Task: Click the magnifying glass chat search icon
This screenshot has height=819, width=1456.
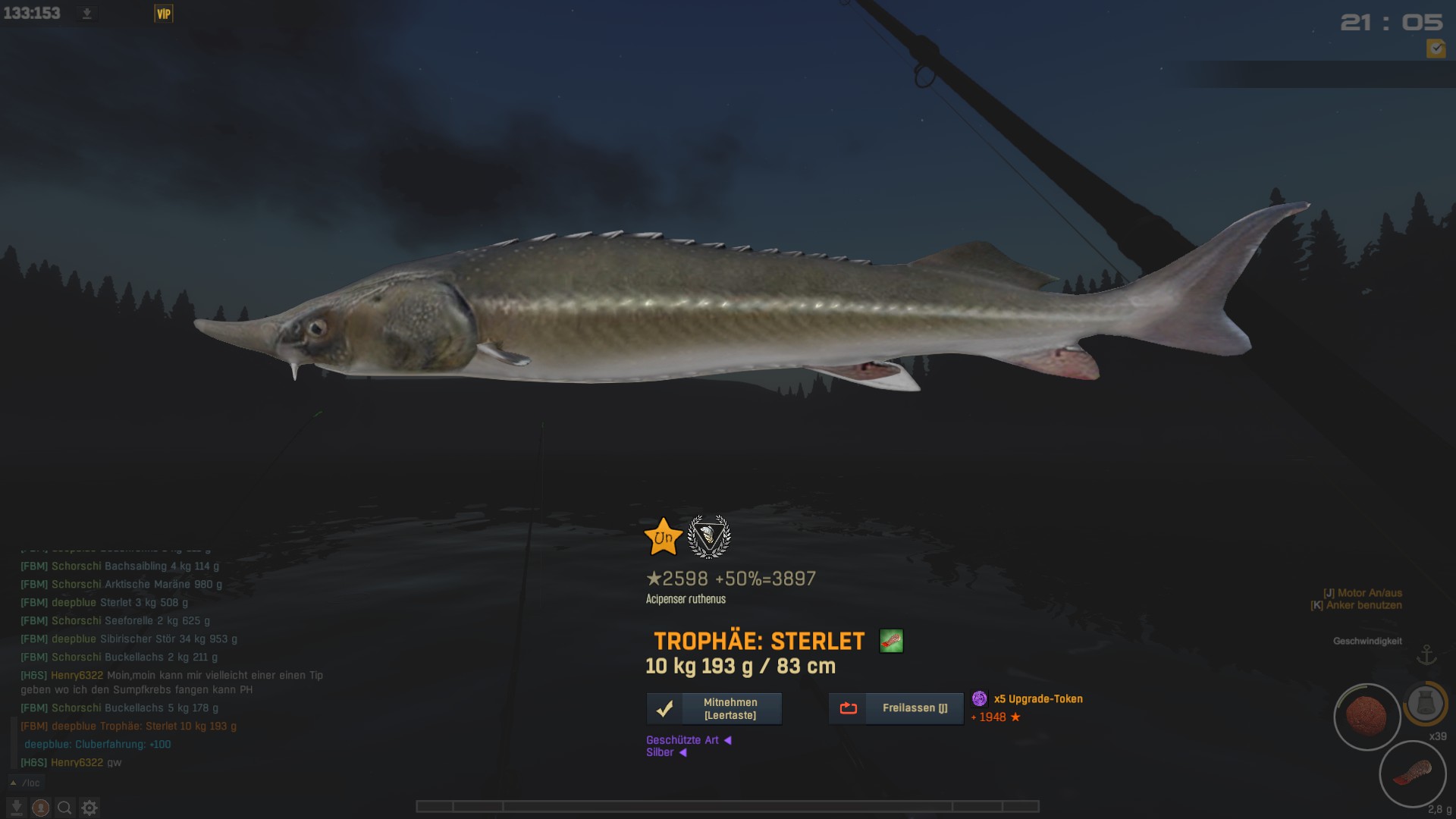Action: tap(65, 808)
